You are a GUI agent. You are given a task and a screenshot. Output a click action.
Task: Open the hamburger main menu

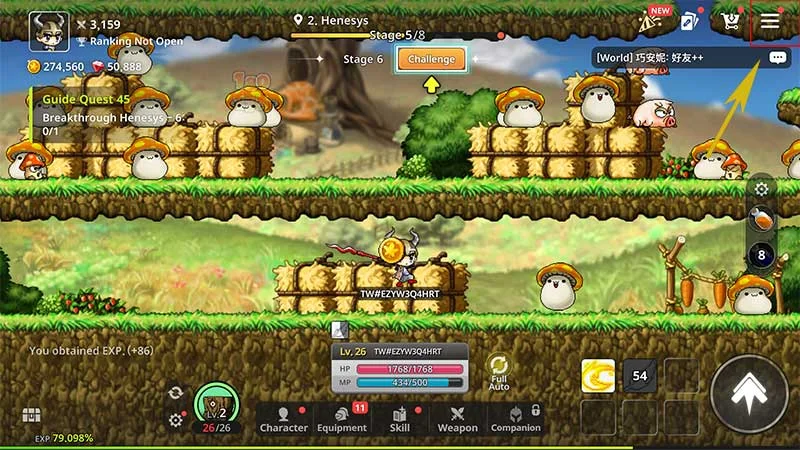tap(770, 20)
